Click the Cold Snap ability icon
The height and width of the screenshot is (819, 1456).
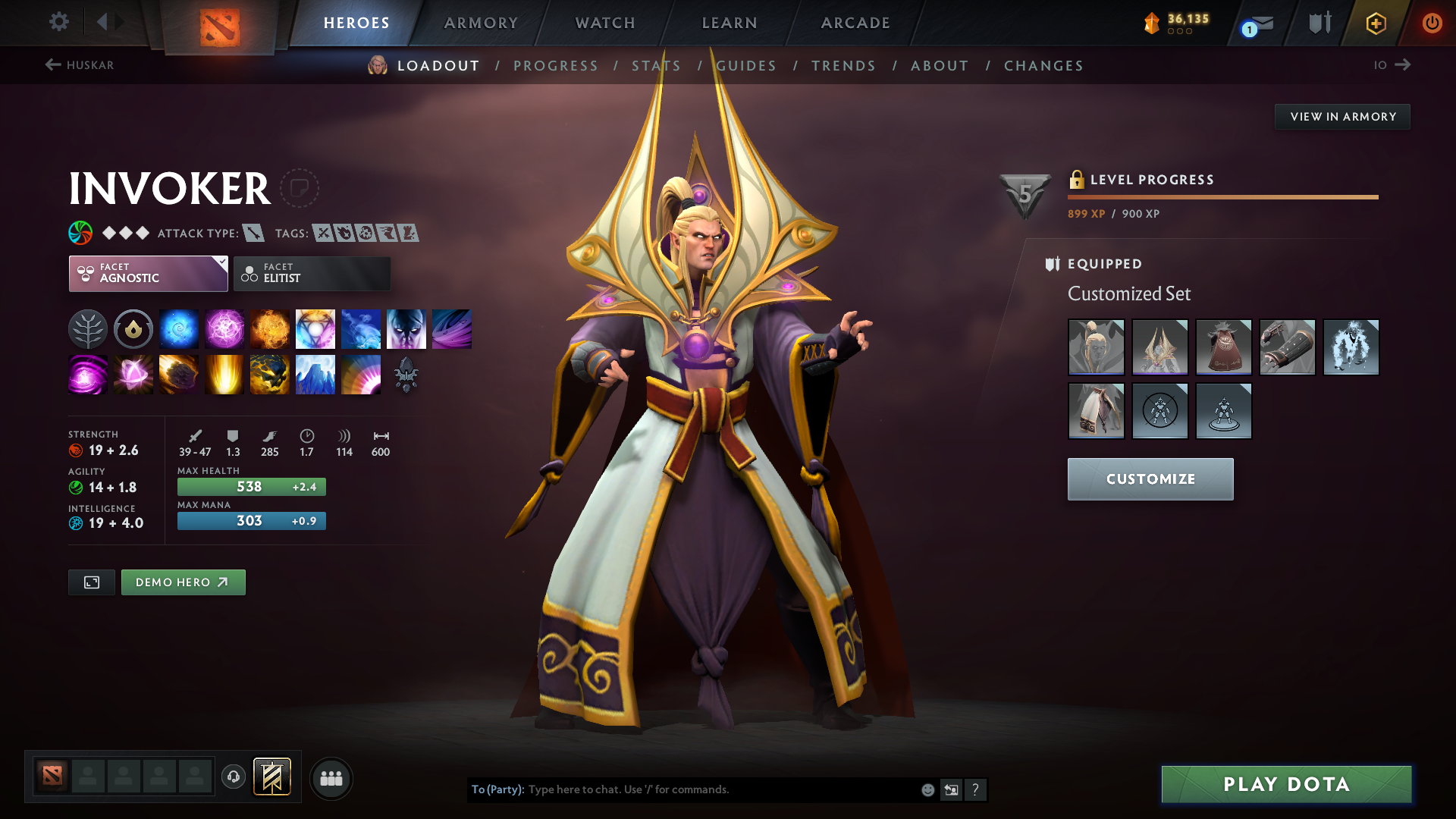pos(360,328)
